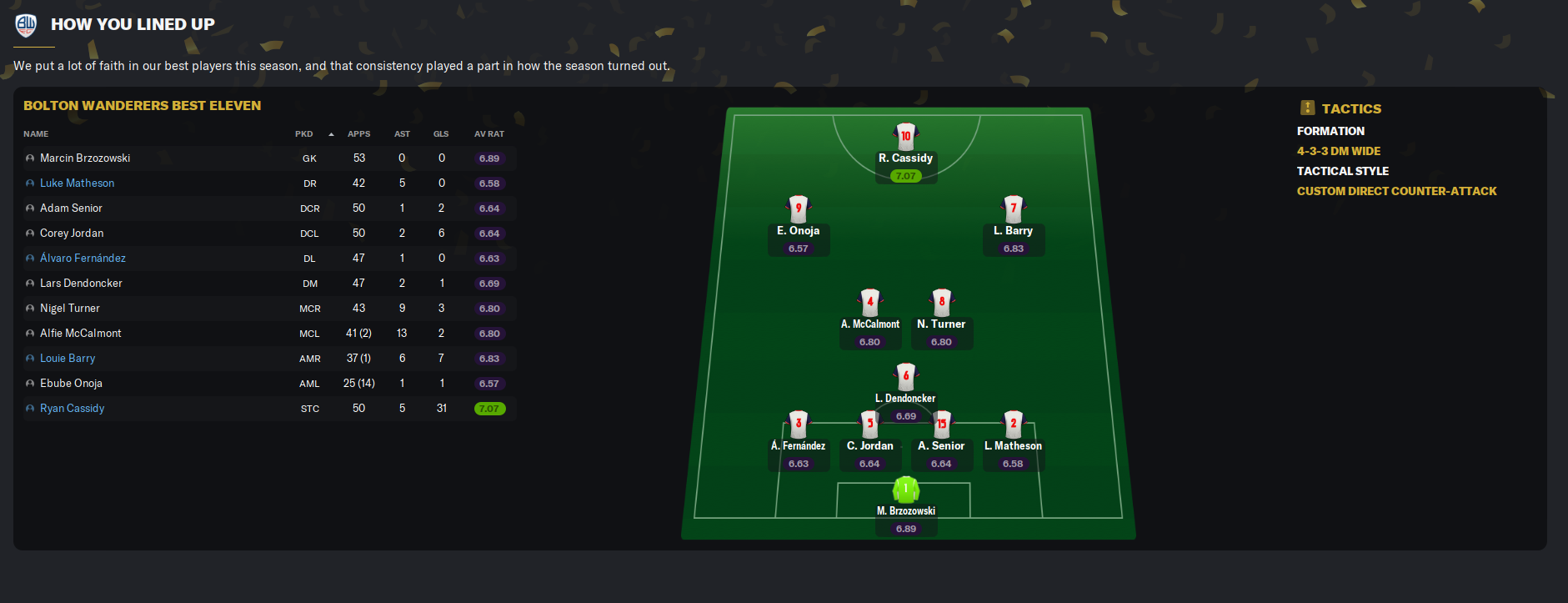Open Ryan Cassidy's player profile

(72, 409)
